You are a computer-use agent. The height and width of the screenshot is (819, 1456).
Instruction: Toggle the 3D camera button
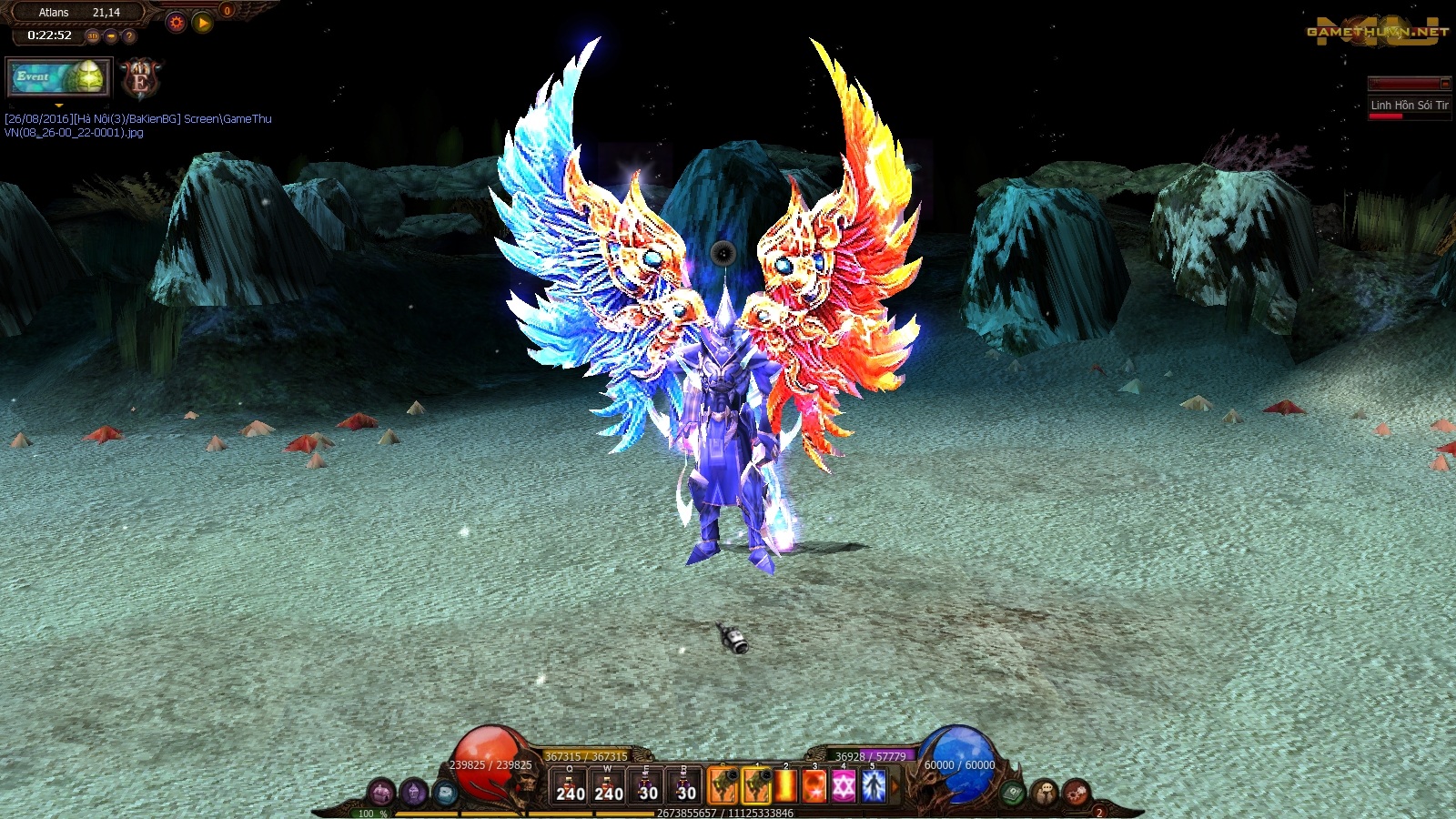pyautogui.click(x=93, y=36)
